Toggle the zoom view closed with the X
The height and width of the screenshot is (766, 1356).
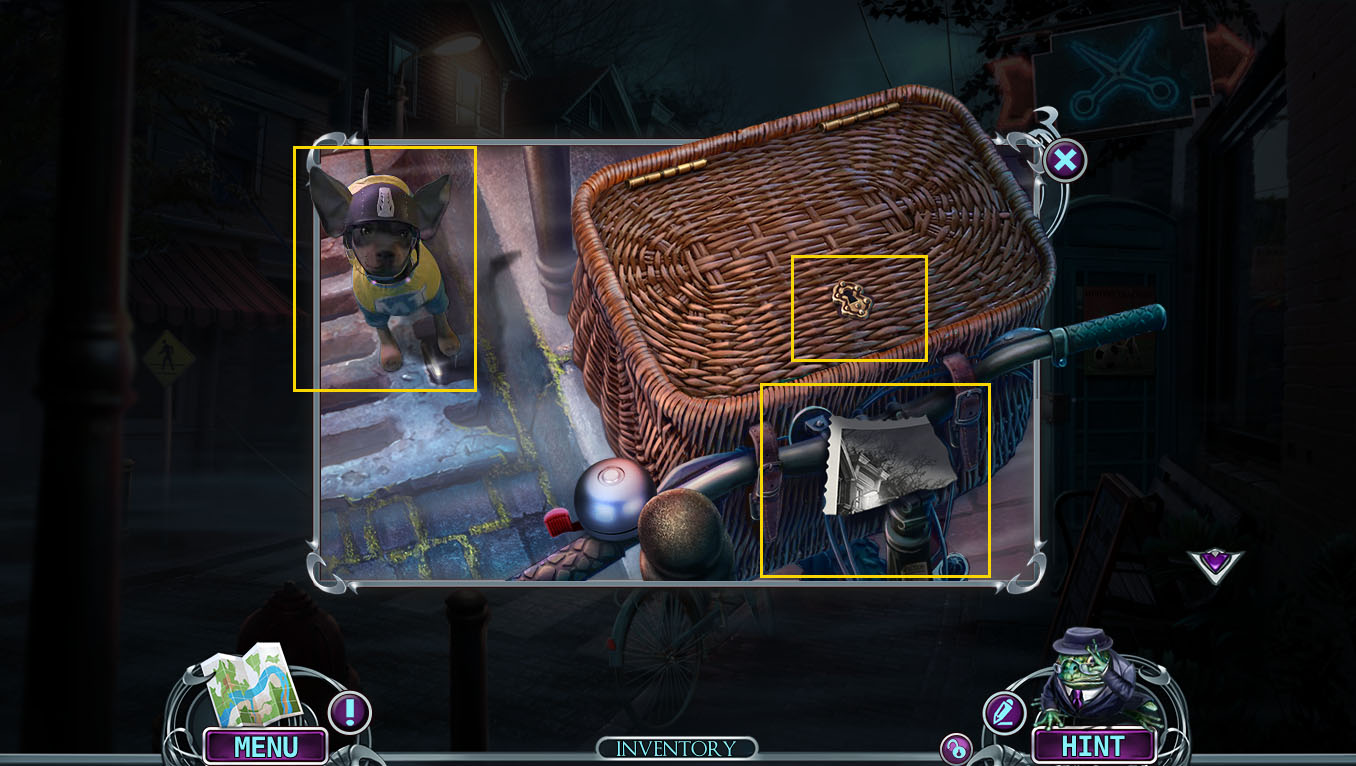[1064, 160]
